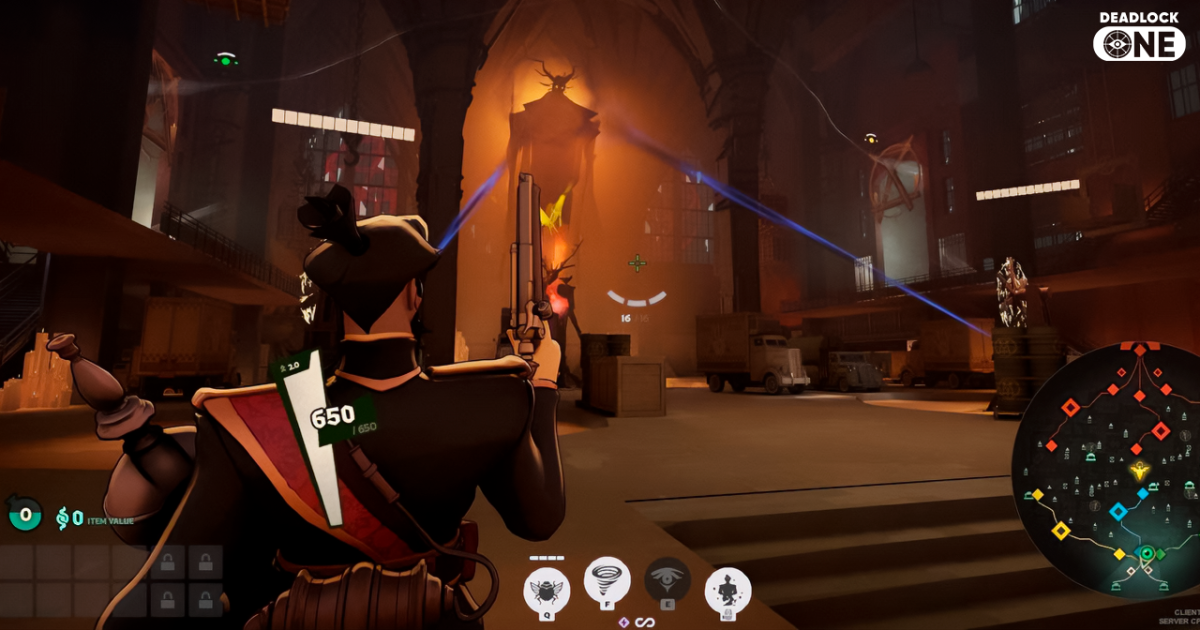Select the green player marker on minimap
Screen dimensions: 1200x630
[1148, 553]
